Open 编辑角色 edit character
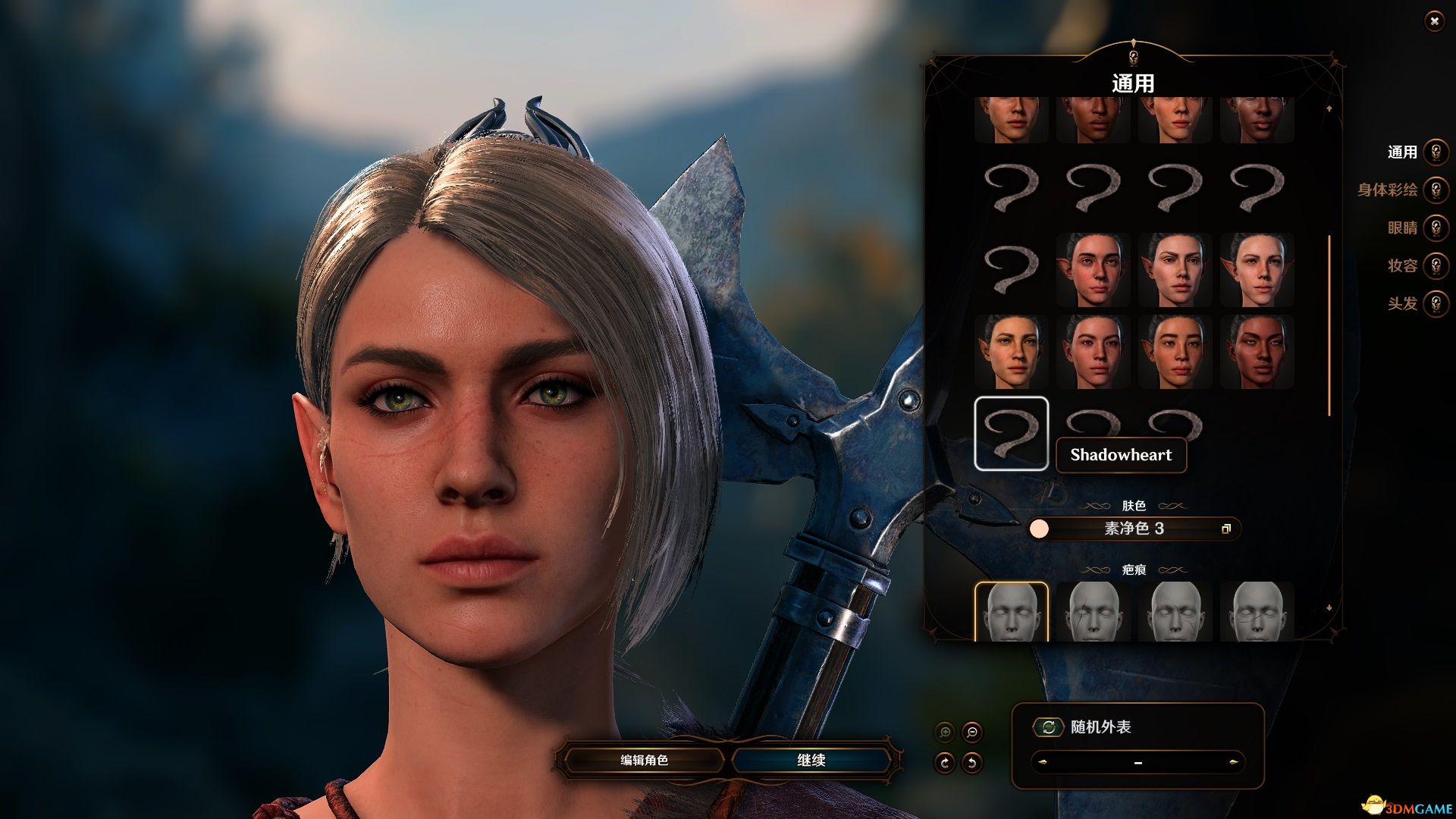Image resolution: width=1456 pixels, height=819 pixels. pos(644,760)
